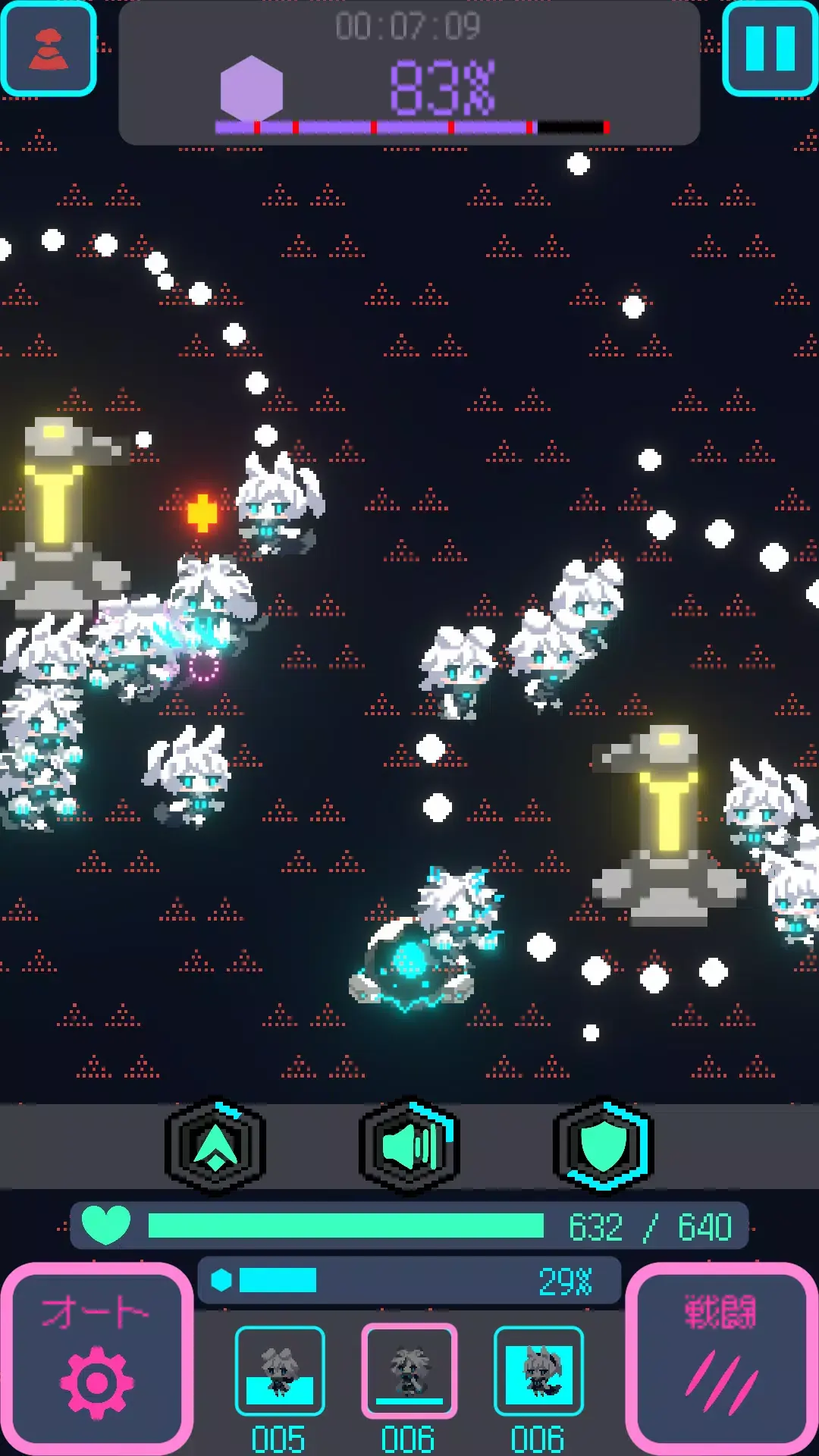This screenshot has width=819, height=1456.
Task: Toggle the オート auto gear button
Action: pos(96,1358)
